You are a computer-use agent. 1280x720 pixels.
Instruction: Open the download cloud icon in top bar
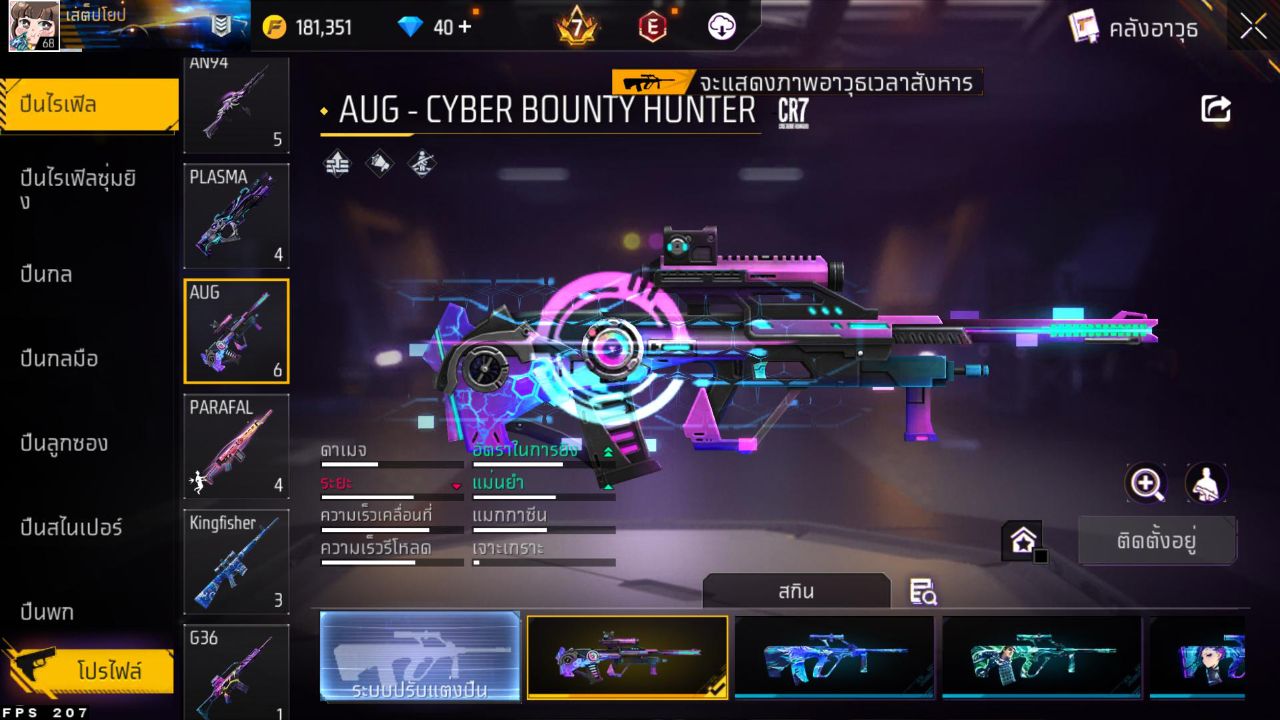pos(722,27)
